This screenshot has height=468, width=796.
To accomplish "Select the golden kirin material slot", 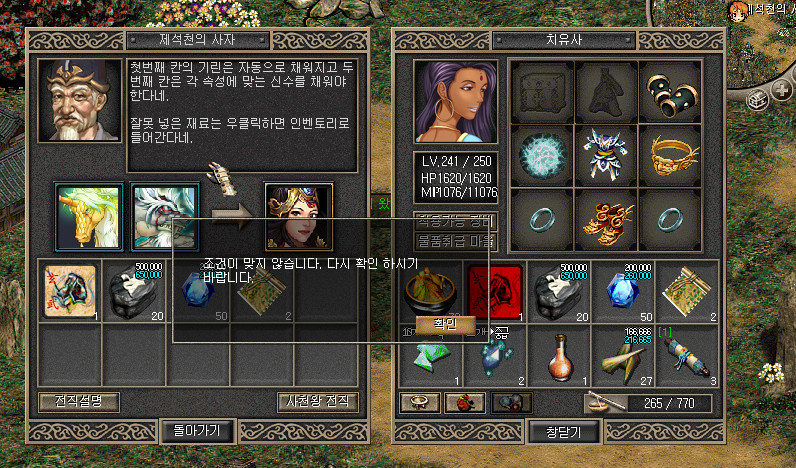I will 89,215.
